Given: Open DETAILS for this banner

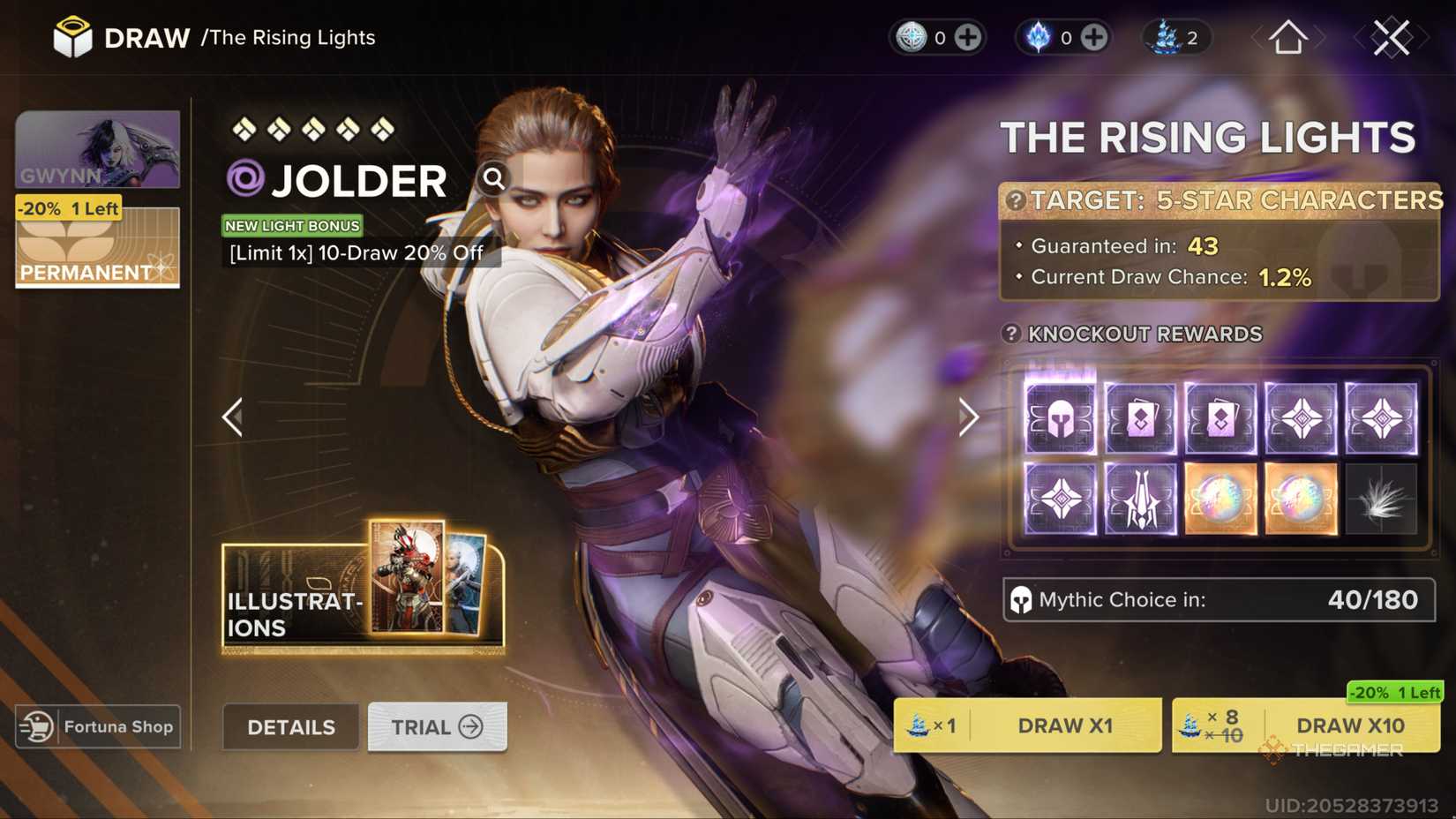Looking at the screenshot, I should click(290, 726).
